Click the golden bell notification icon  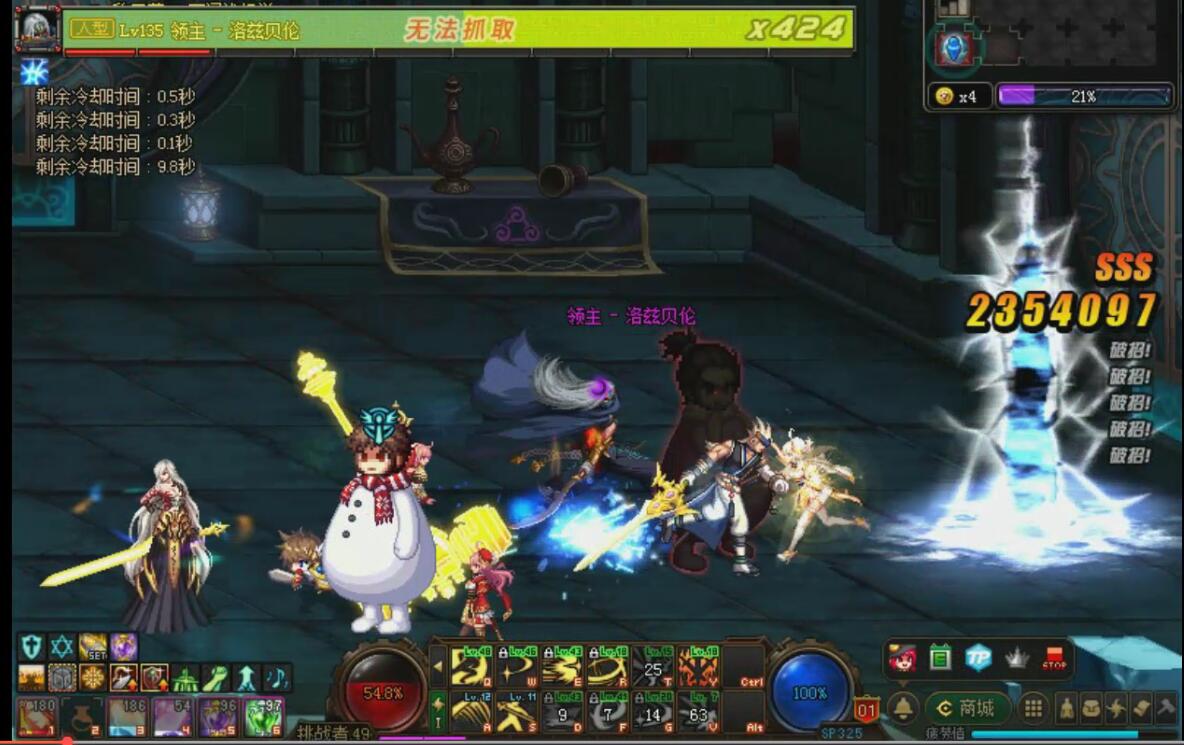tap(903, 708)
